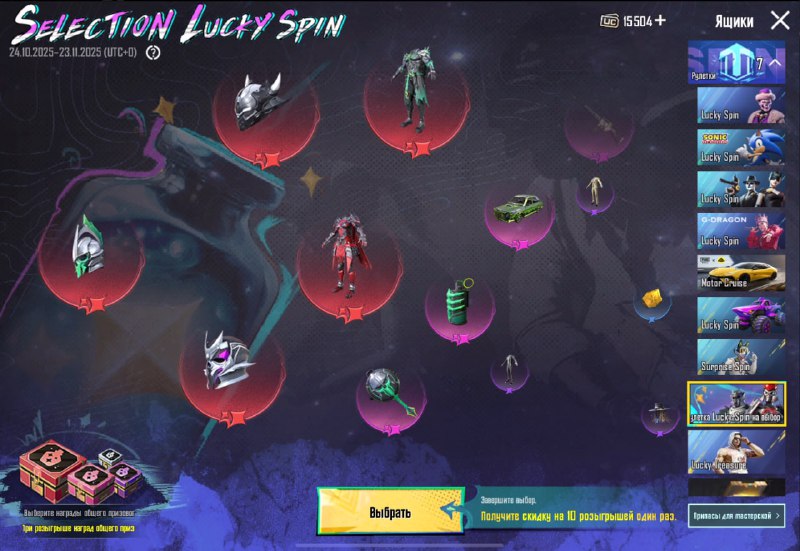
Task: Select the red armored outfit reward
Action: pyautogui.click(x=347, y=258)
